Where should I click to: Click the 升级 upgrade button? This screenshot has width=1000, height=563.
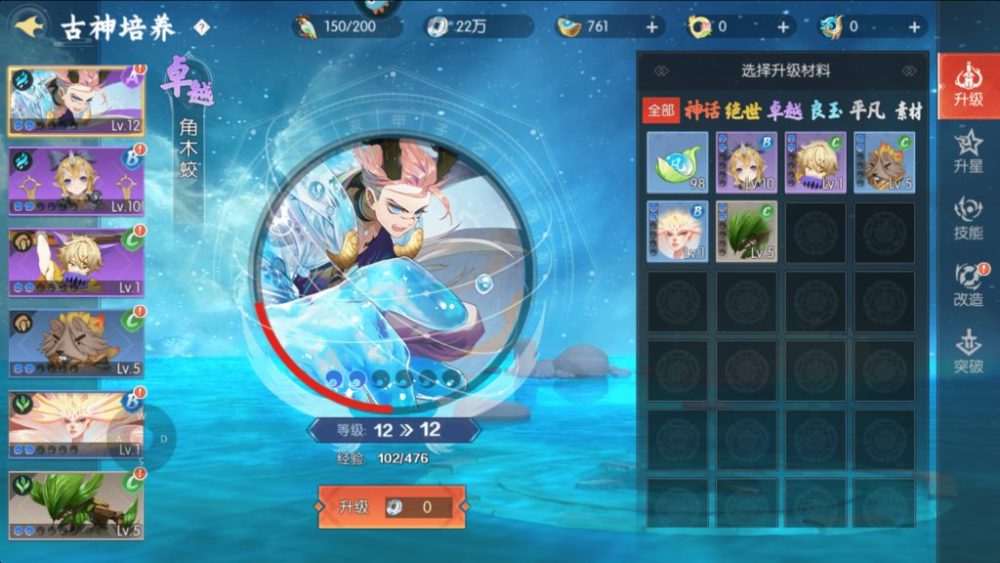click(x=391, y=507)
